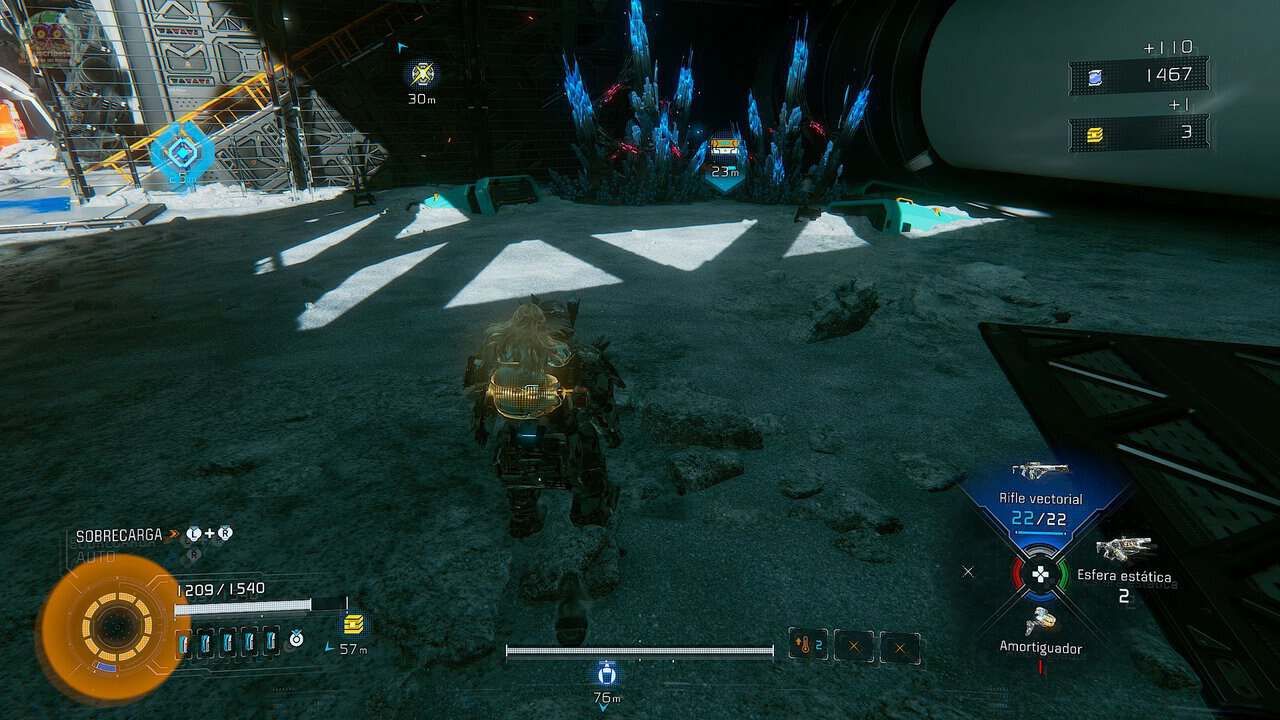Screen dimensions: 1280x720
Task: Click the orange Sobrecarga overcharge gauge
Action: 114,627
